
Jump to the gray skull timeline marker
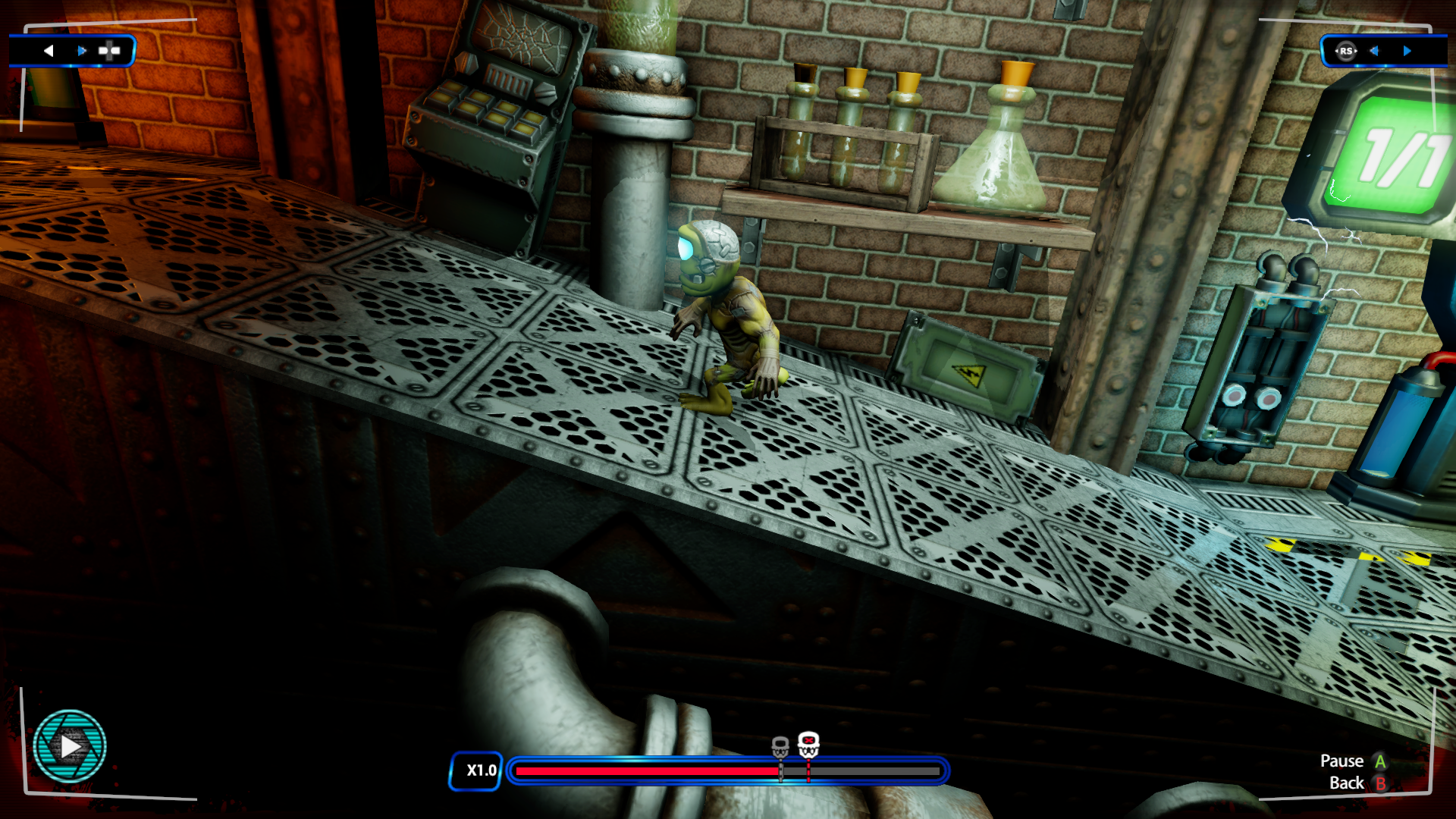[x=780, y=747]
